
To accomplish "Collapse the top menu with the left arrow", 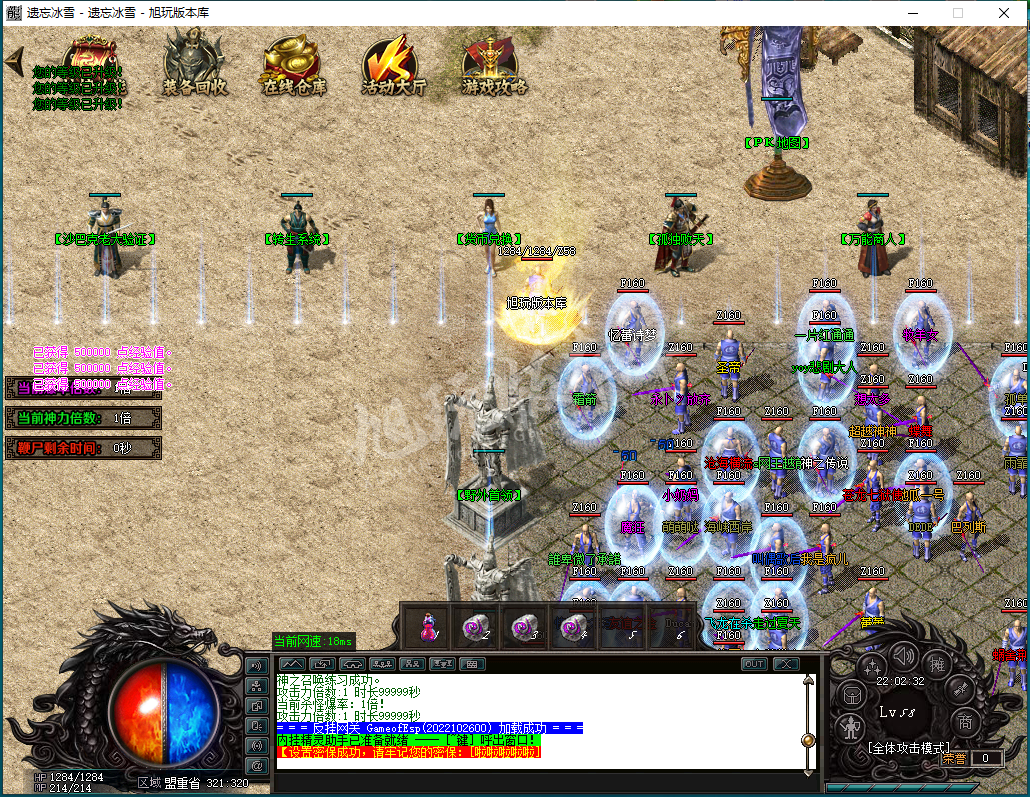I will [14, 62].
